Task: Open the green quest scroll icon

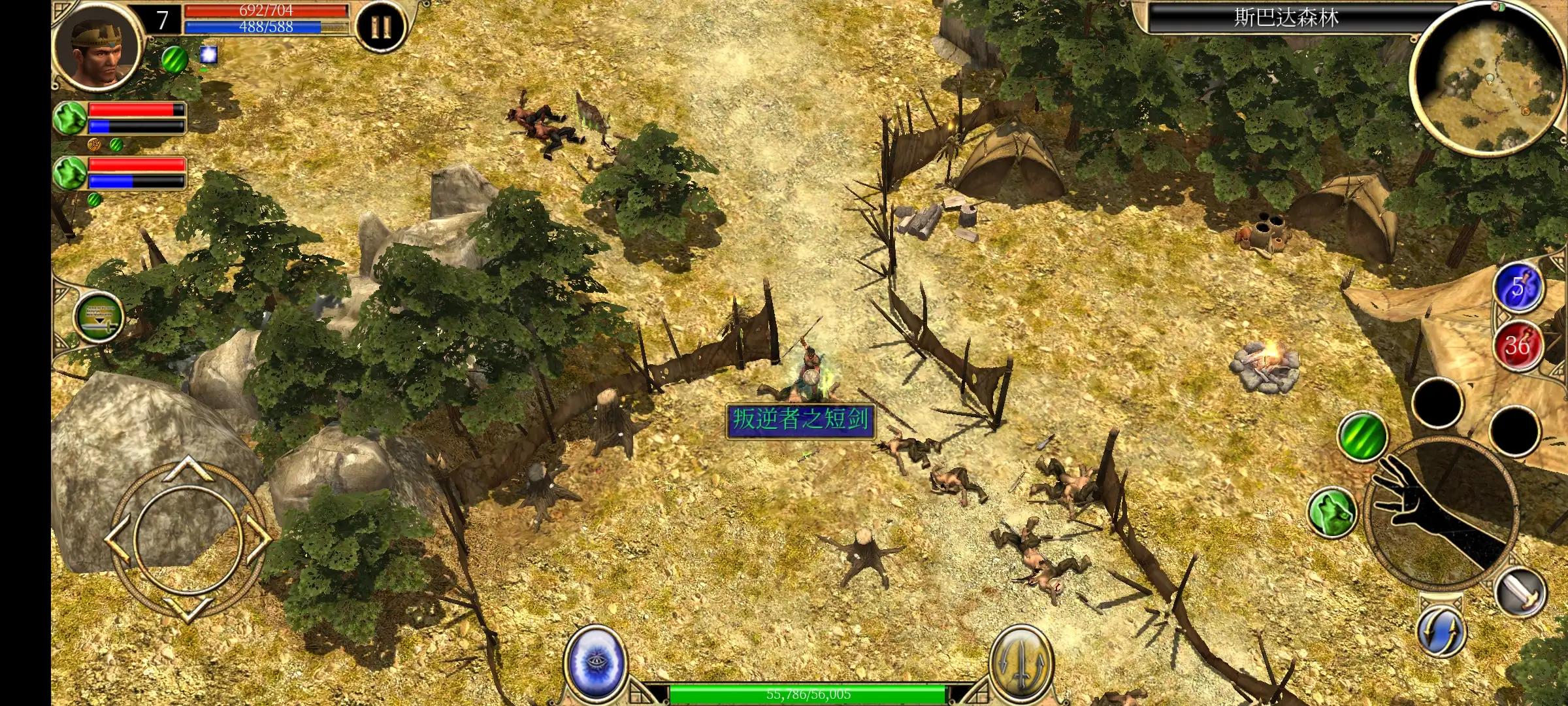Action: pyautogui.click(x=99, y=318)
